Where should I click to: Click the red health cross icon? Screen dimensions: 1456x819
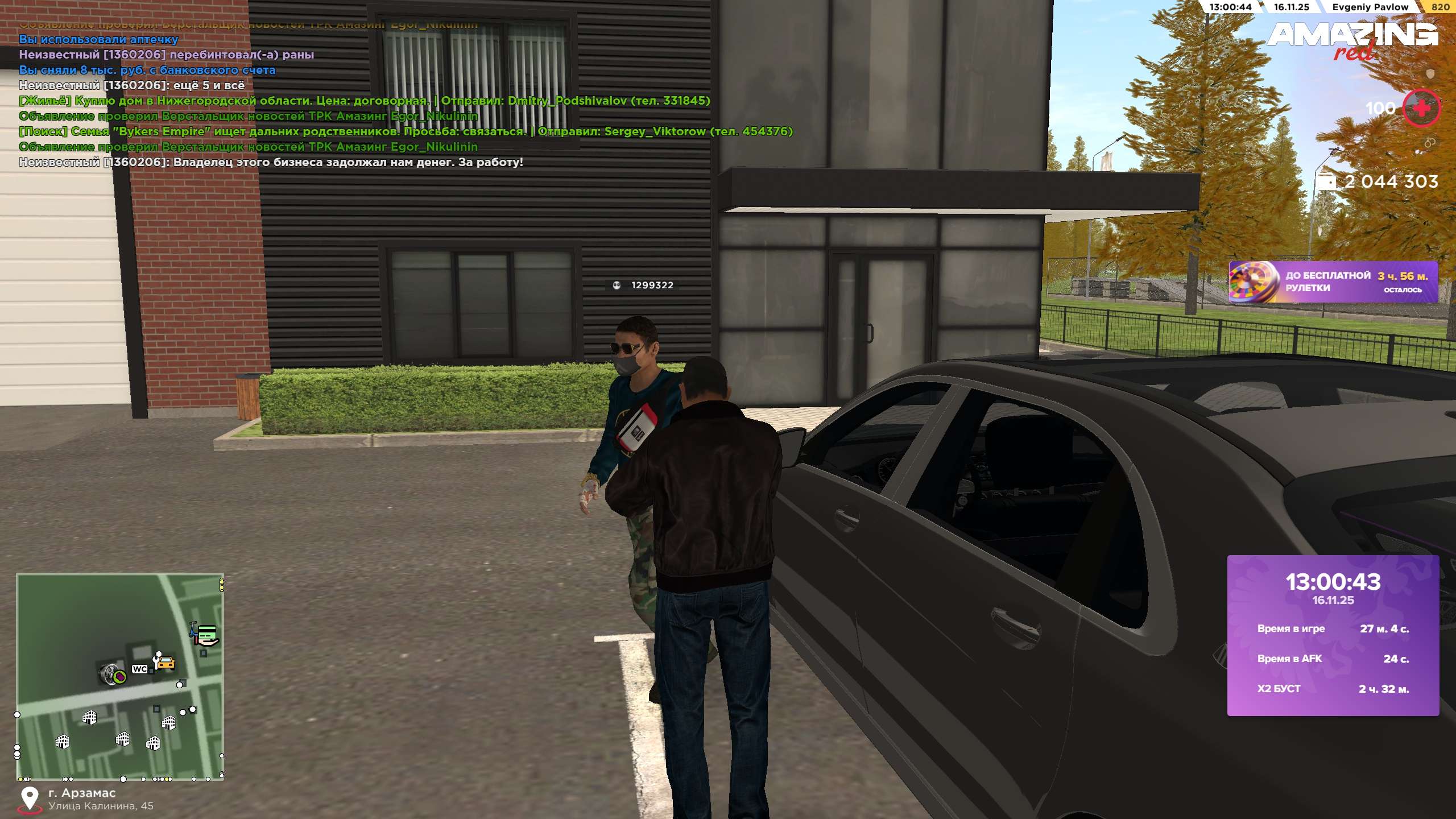pos(1421,108)
